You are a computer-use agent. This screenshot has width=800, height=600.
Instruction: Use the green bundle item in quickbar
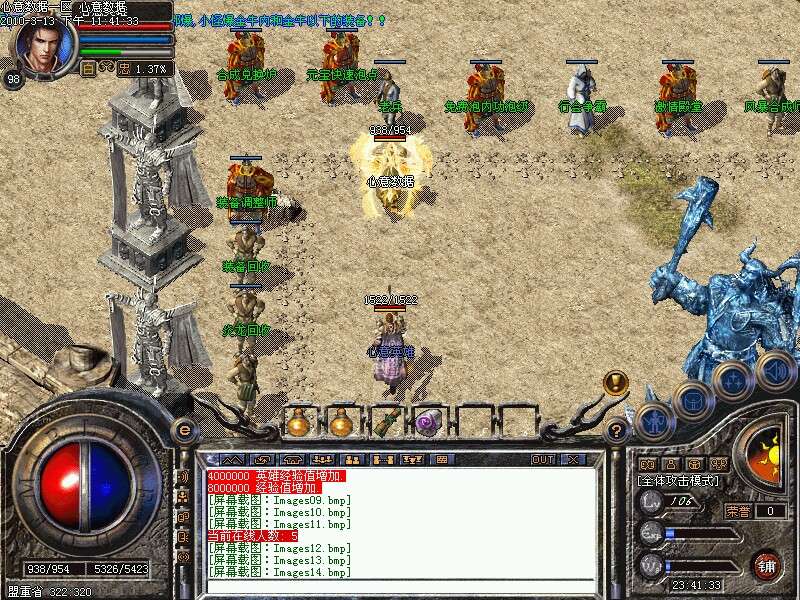coord(385,422)
